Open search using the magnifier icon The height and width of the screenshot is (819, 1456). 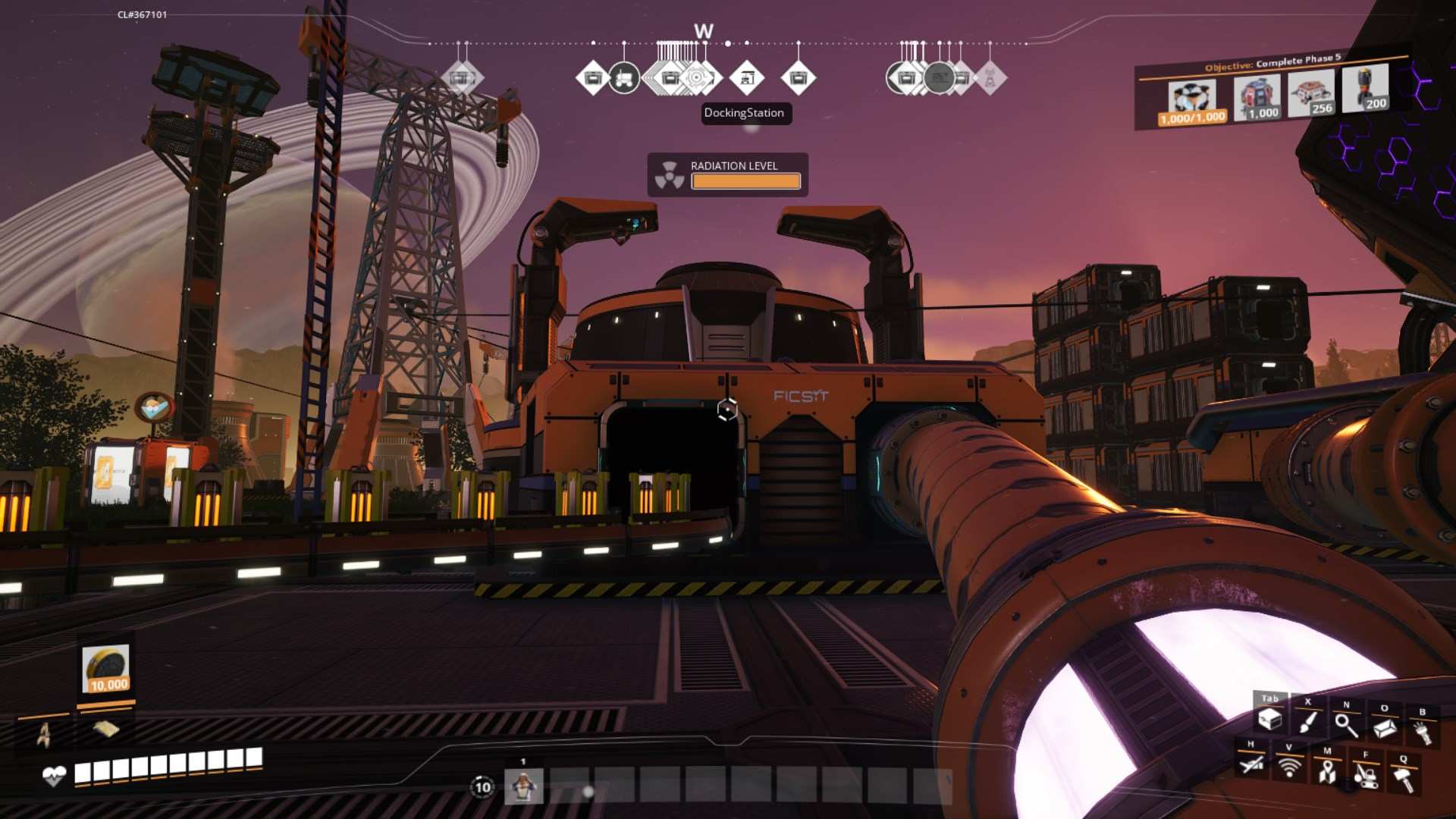(1347, 726)
